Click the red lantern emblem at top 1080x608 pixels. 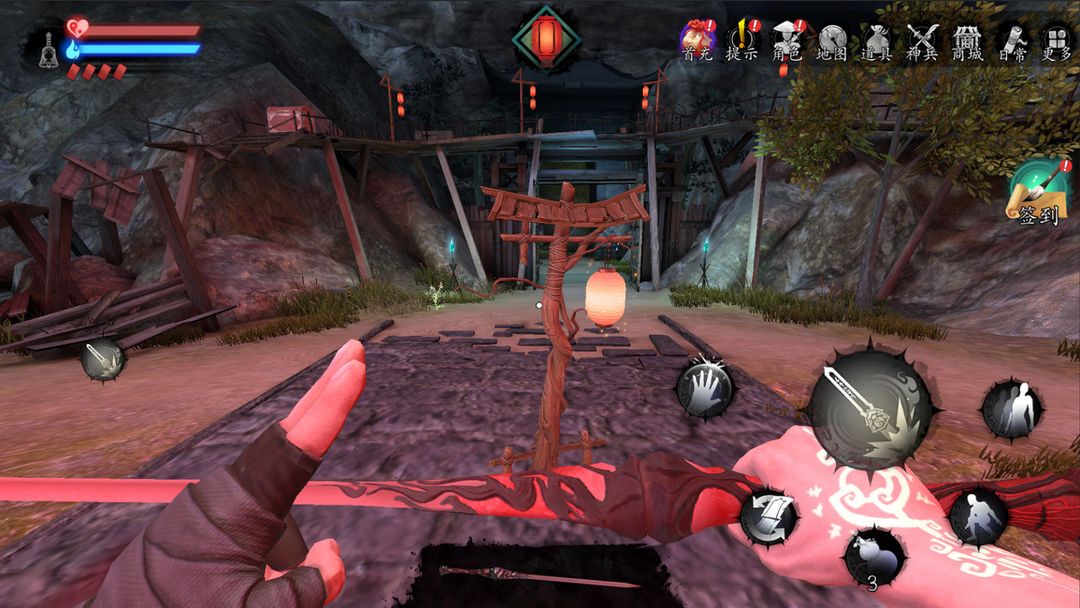click(546, 37)
